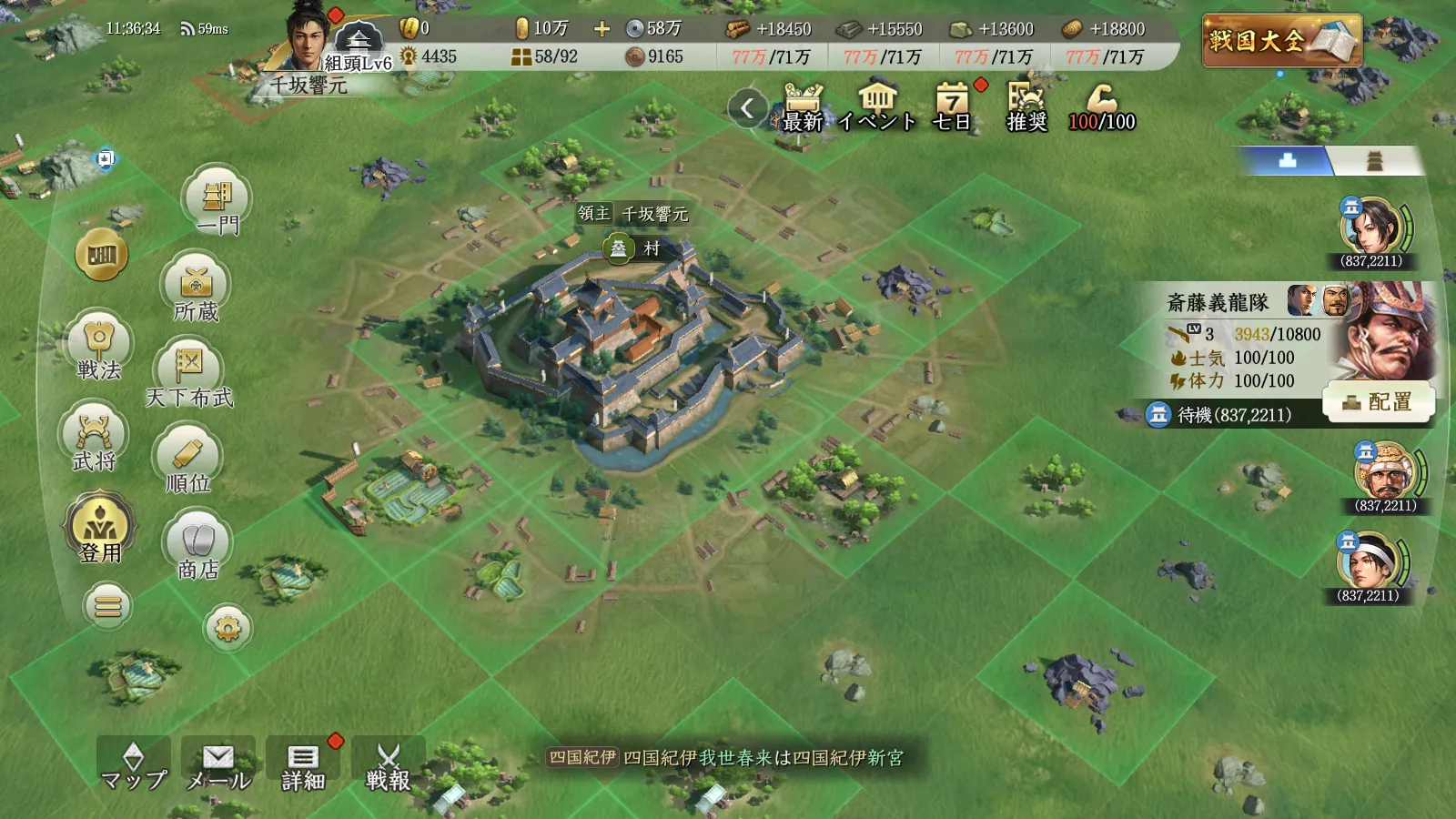Open the 武将 generals menu
This screenshot has height=819, width=1456.
95,439
